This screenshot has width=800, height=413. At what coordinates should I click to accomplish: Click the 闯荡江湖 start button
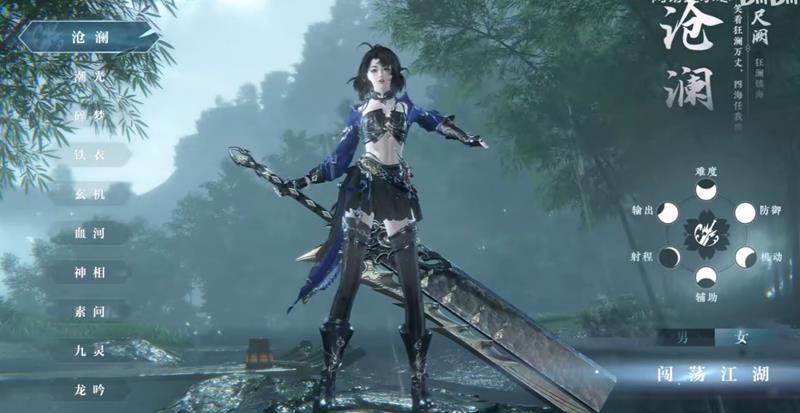coord(712,375)
